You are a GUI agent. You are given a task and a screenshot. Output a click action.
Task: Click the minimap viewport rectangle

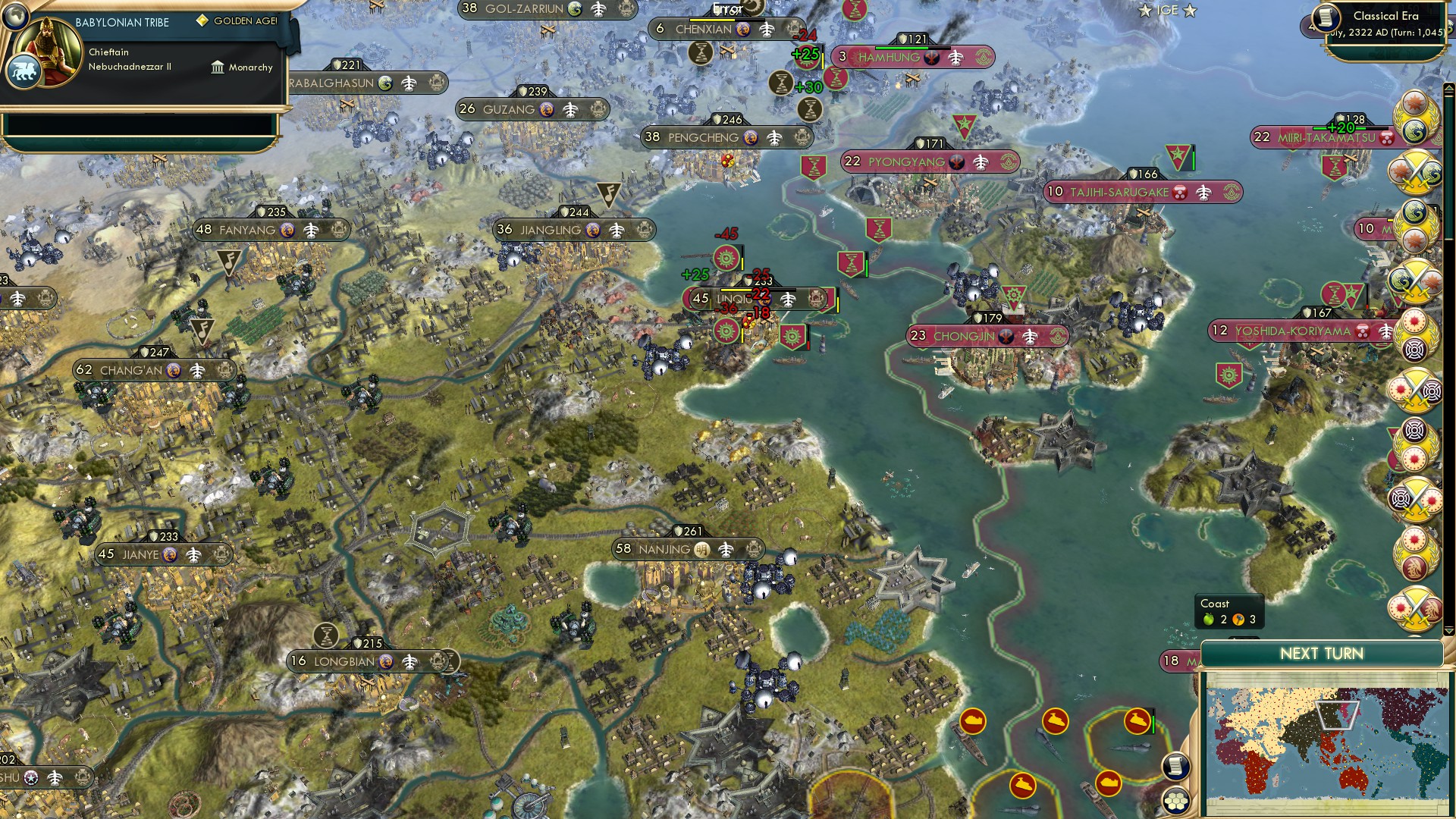[x=1337, y=714]
